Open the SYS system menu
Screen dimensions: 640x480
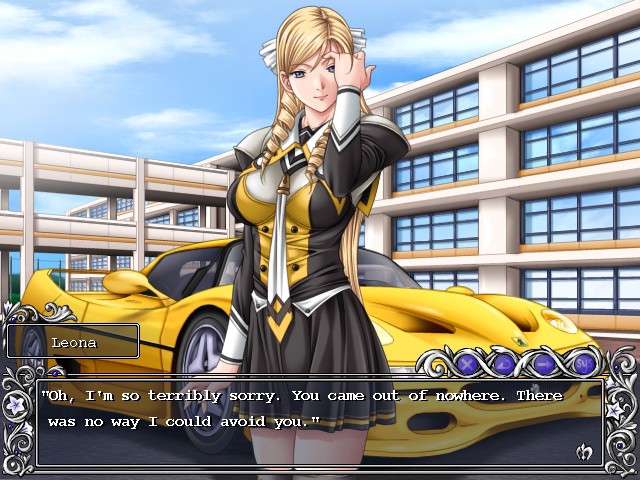tap(585, 363)
